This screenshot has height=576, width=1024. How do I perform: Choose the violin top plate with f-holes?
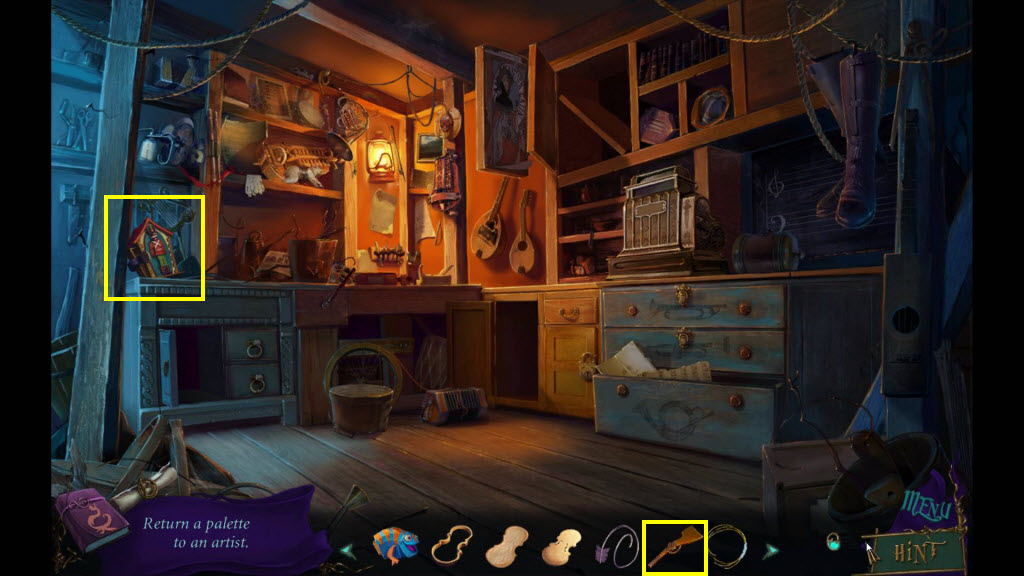[x=561, y=547]
